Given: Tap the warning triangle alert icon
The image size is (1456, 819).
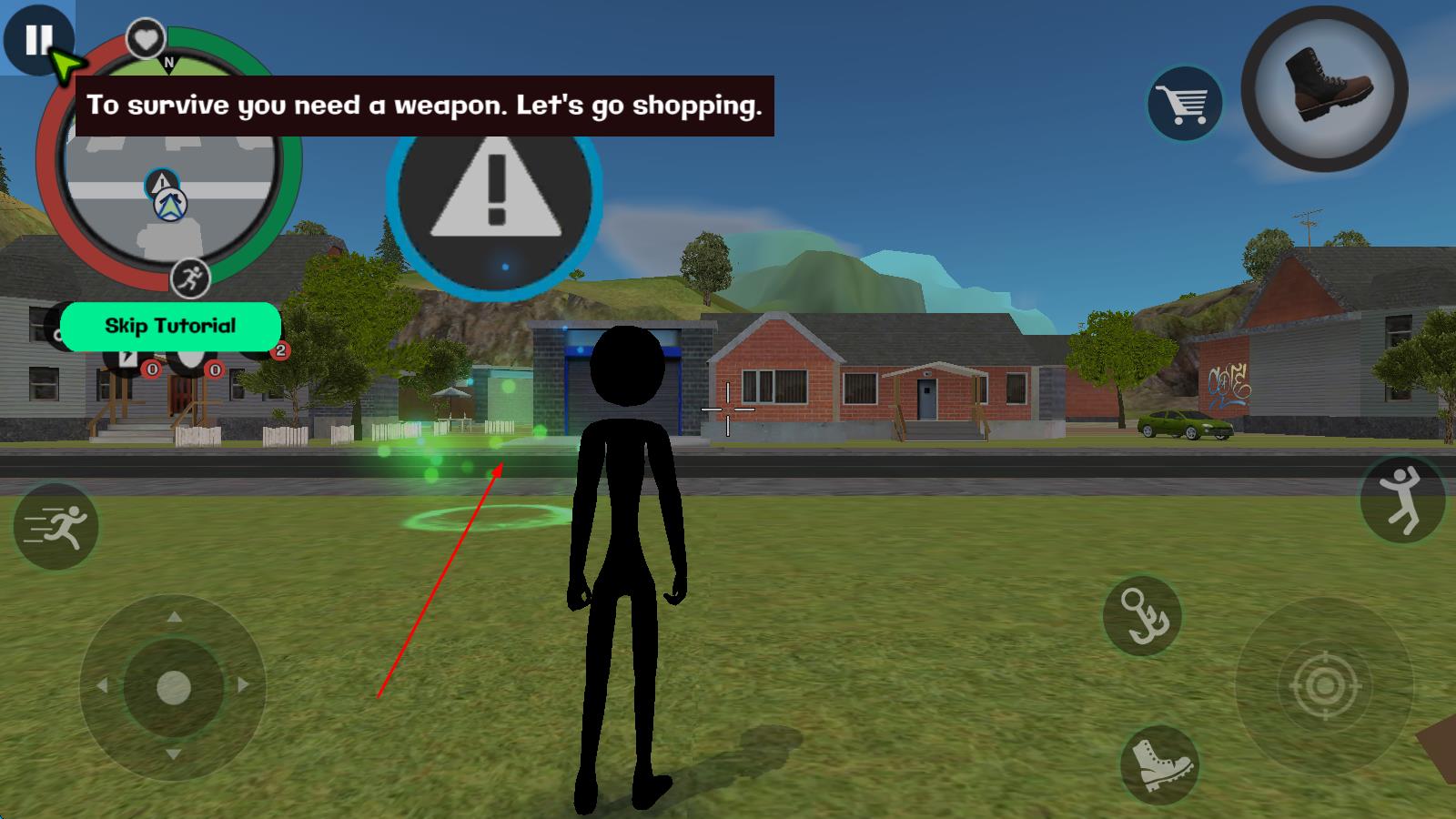Looking at the screenshot, I should point(495,193).
